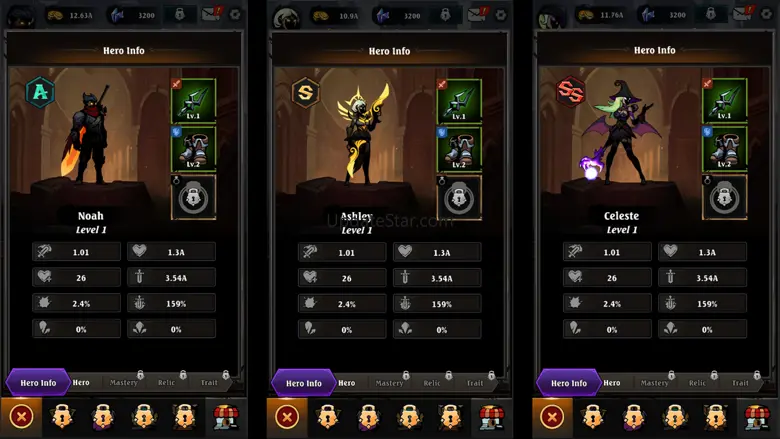Click the SS rank badge beside Celeste
The height and width of the screenshot is (439, 780).
click(571, 92)
